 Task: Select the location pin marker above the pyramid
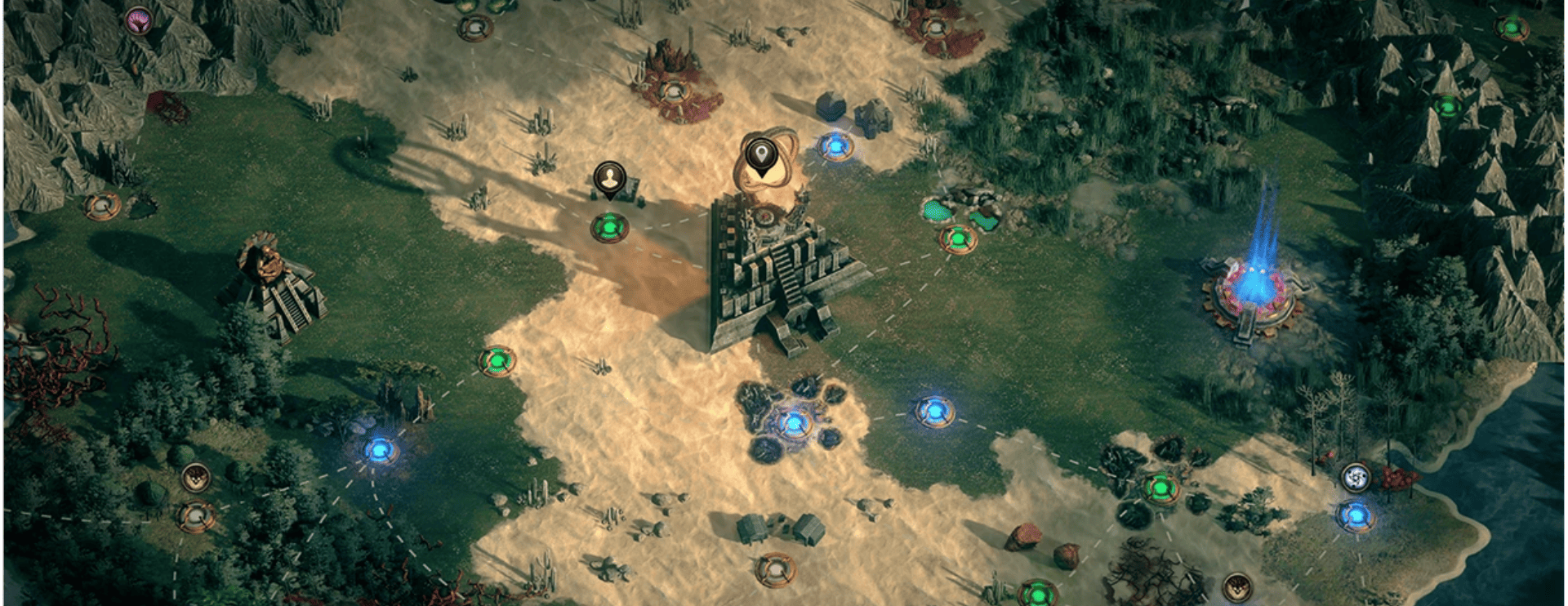click(761, 155)
